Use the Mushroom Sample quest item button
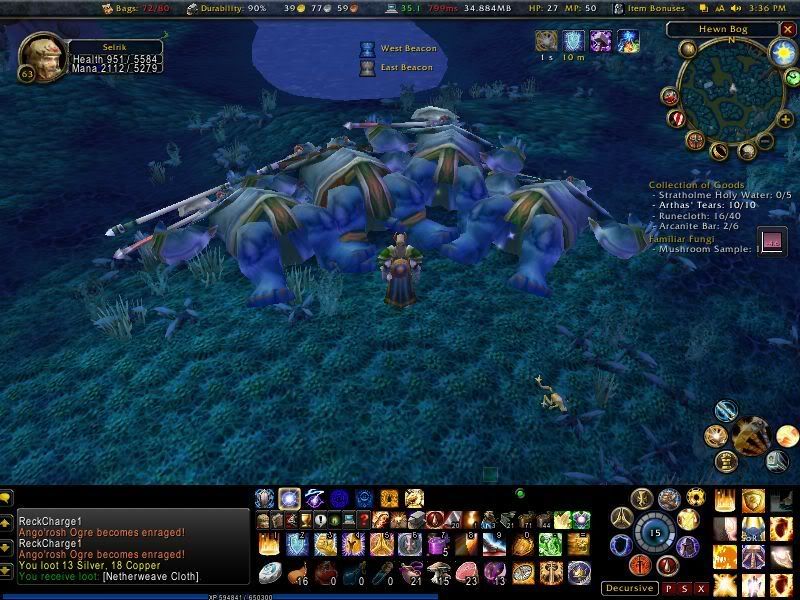This screenshot has height=600, width=800. tap(771, 242)
